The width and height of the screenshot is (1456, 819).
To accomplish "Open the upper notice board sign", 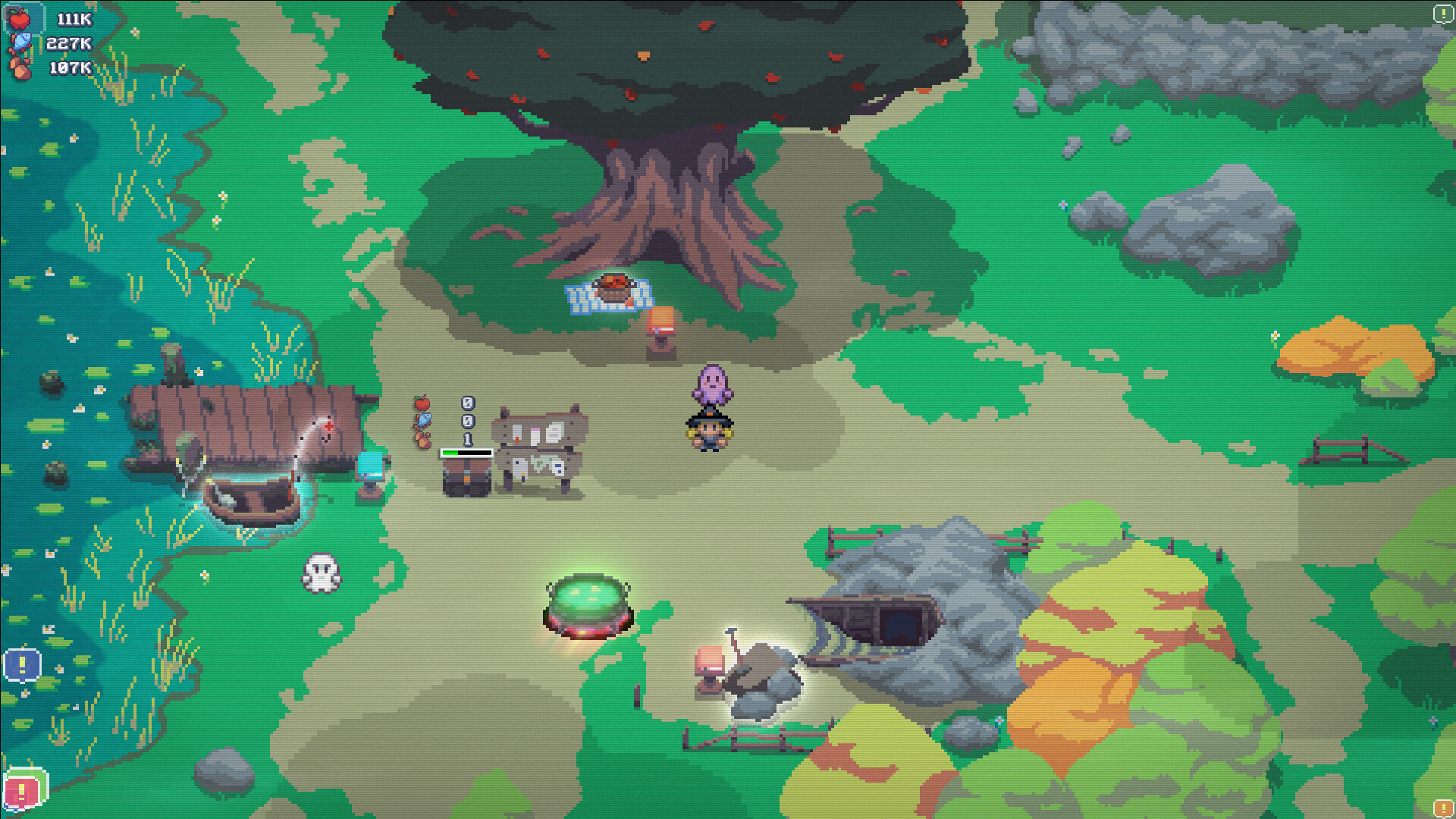I will pos(540,430).
